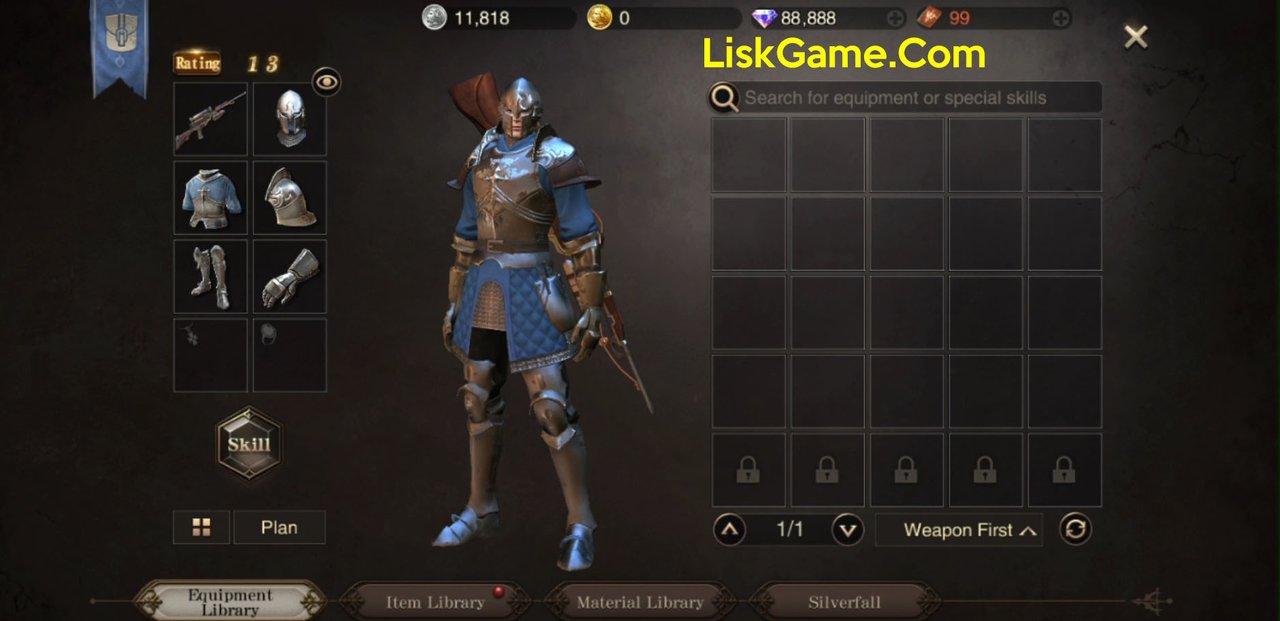1280x621 pixels.
Task: Add more purple diamond currency
Action: click(x=895, y=18)
